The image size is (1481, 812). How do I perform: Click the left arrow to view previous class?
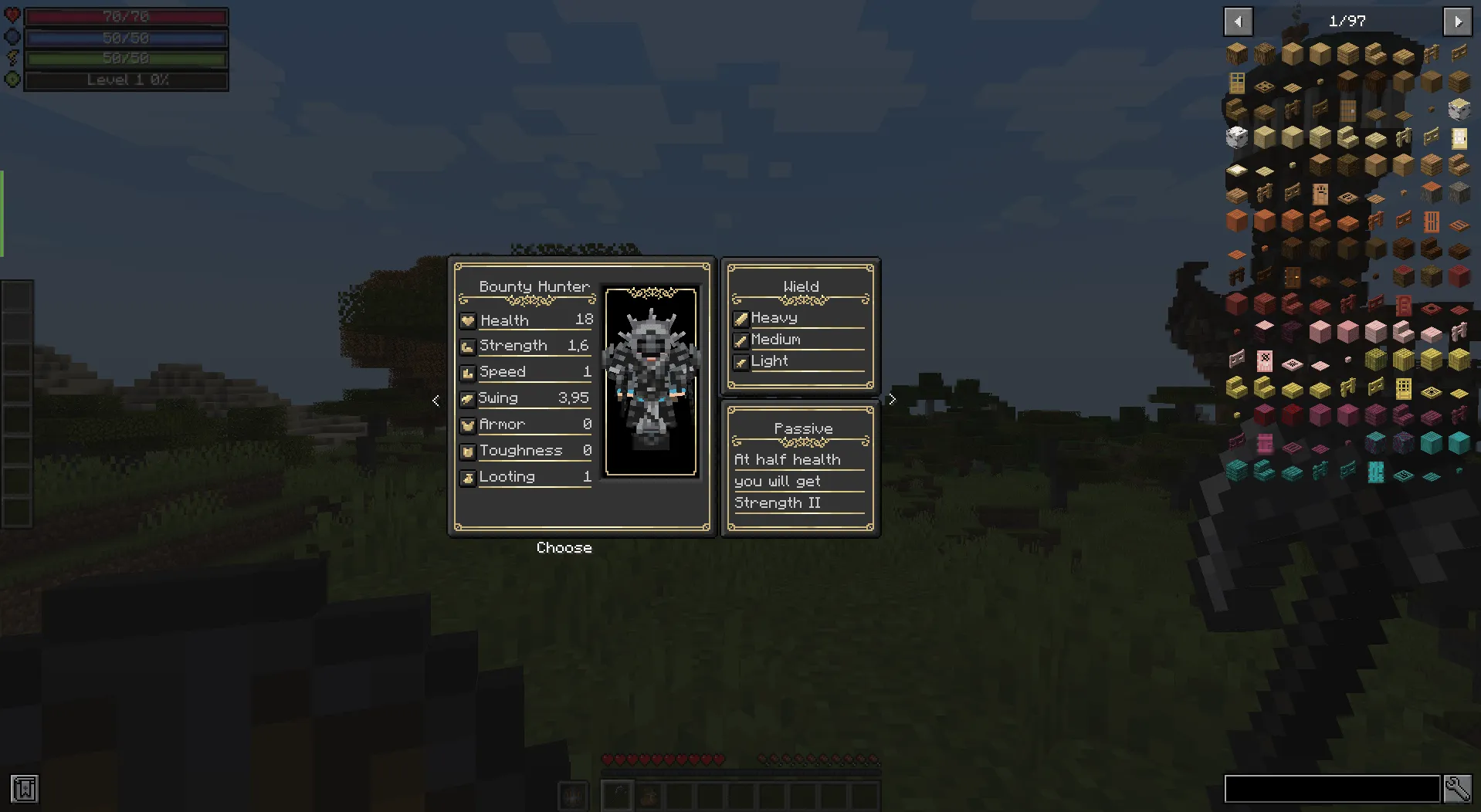[435, 400]
